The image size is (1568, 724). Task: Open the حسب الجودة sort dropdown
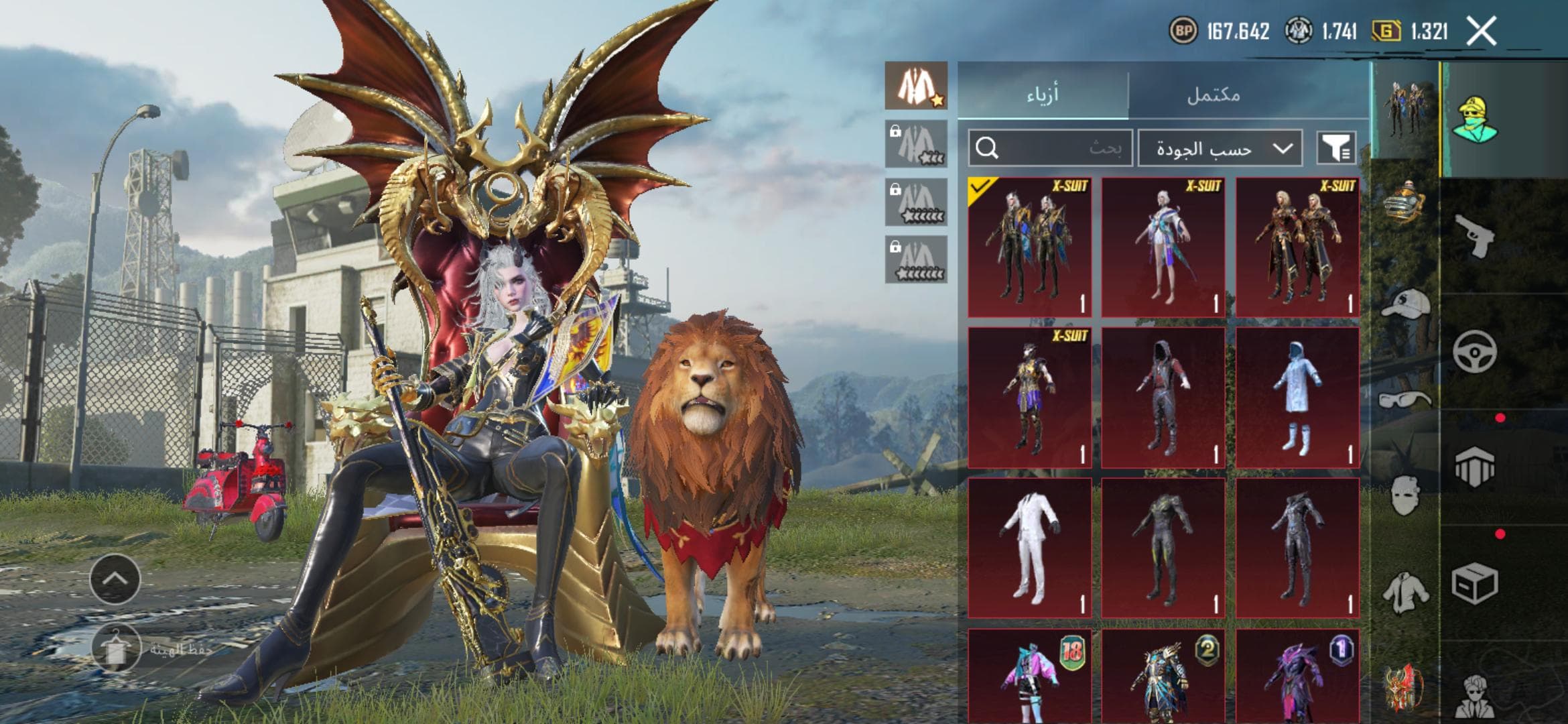pyautogui.click(x=1220, y=148)
